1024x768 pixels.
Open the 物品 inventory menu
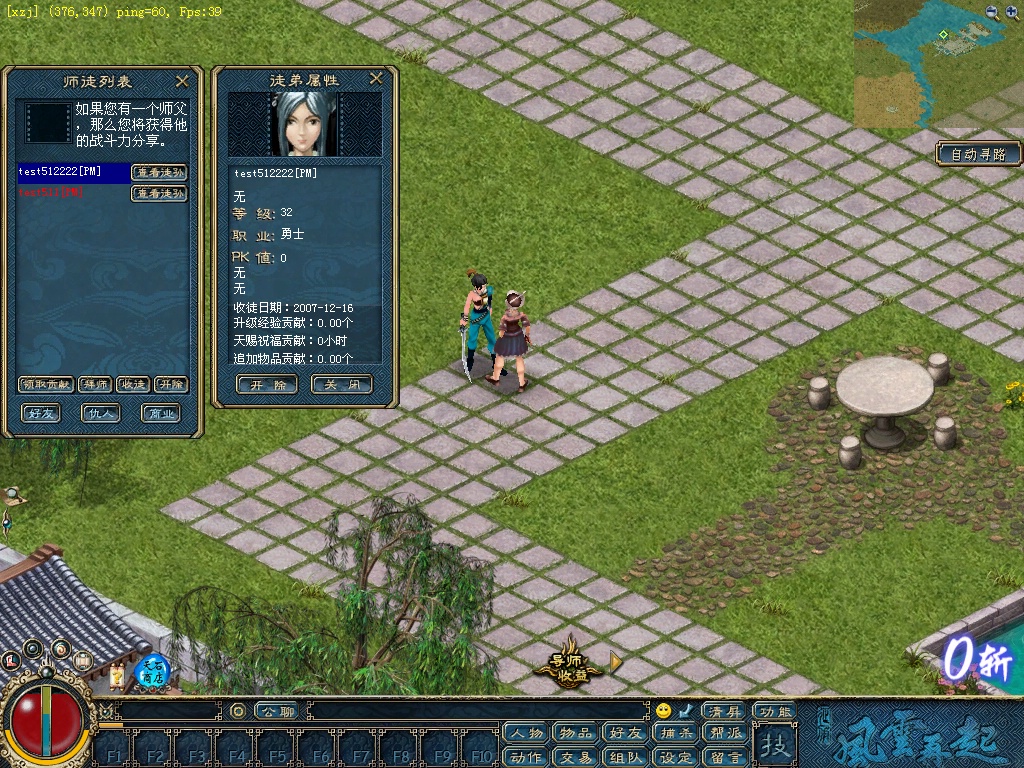[577, 733]
